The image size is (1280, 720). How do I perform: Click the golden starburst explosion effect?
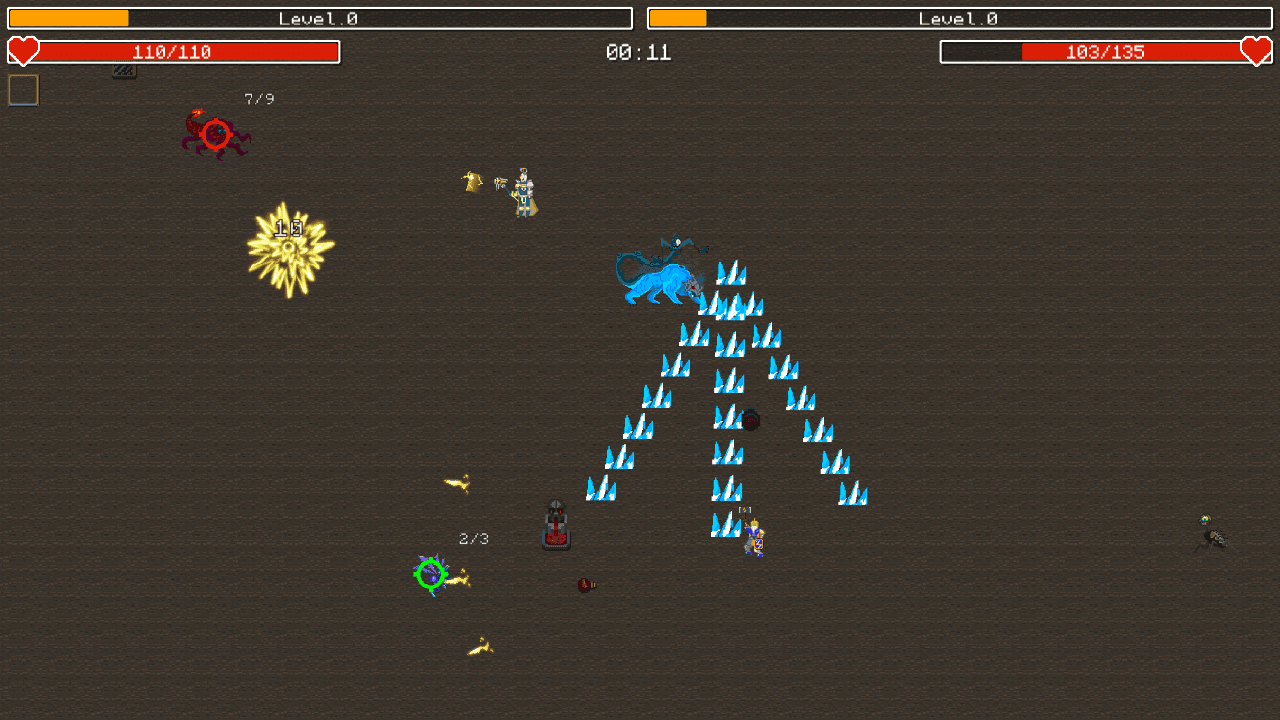click(288, 246)
